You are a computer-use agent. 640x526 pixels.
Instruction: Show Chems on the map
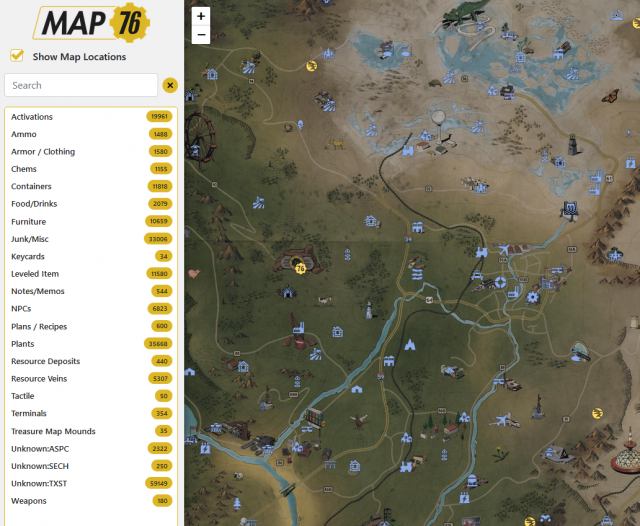pos(25,169)
